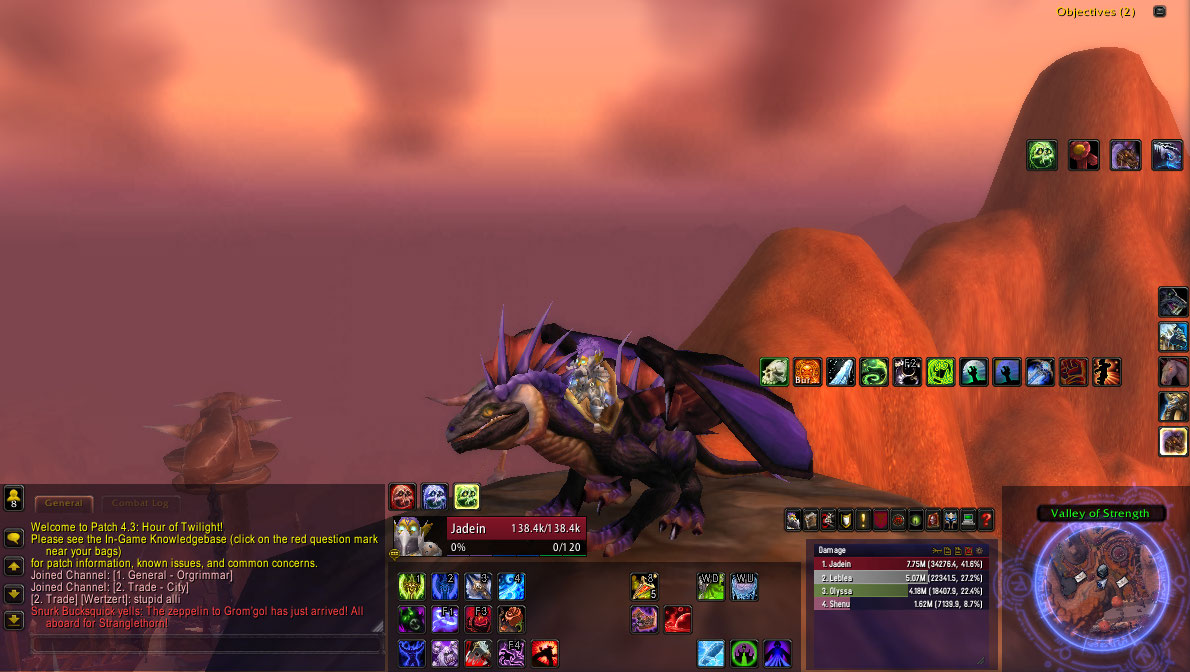Select the General chat tab

coord(63,503)
